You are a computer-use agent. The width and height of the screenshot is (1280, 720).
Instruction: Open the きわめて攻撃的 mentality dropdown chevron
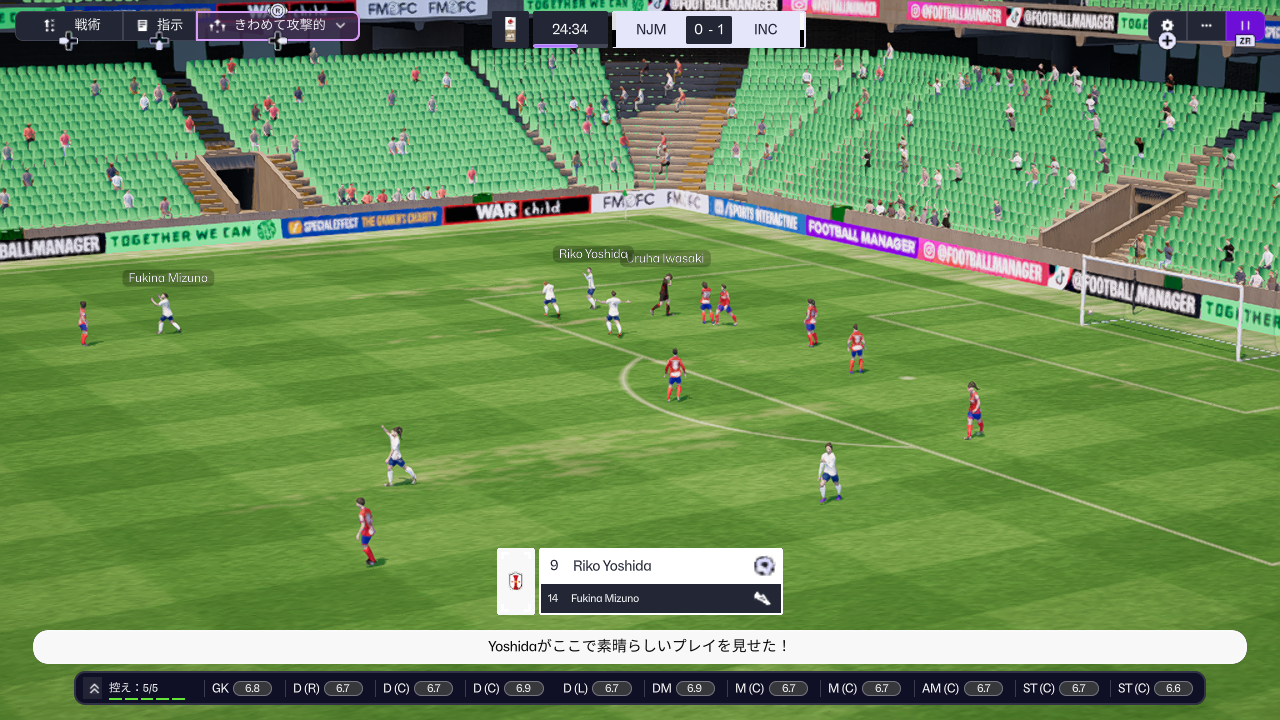(340, 25)
